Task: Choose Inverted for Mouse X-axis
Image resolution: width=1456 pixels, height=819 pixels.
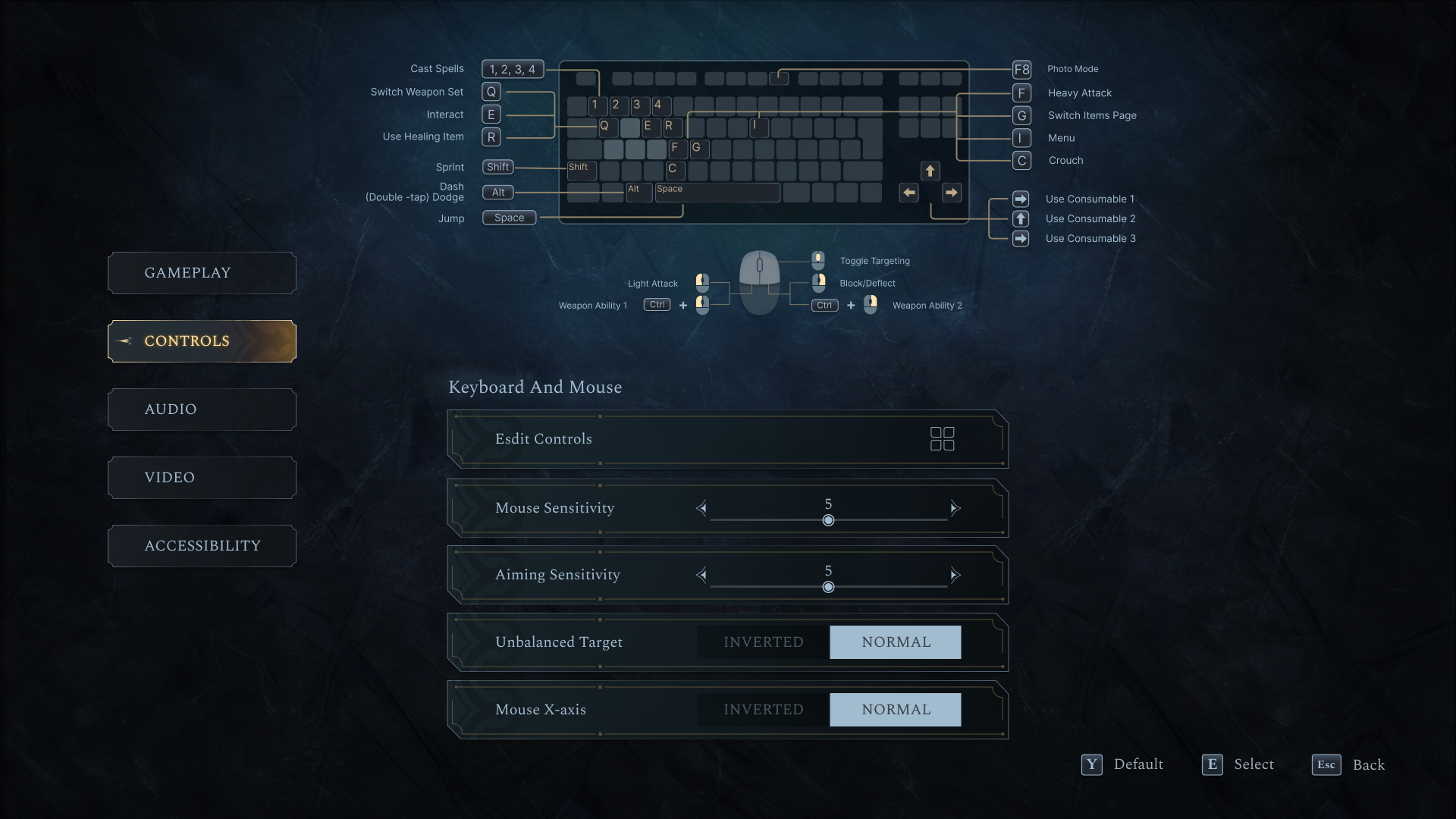Action: 763,710
